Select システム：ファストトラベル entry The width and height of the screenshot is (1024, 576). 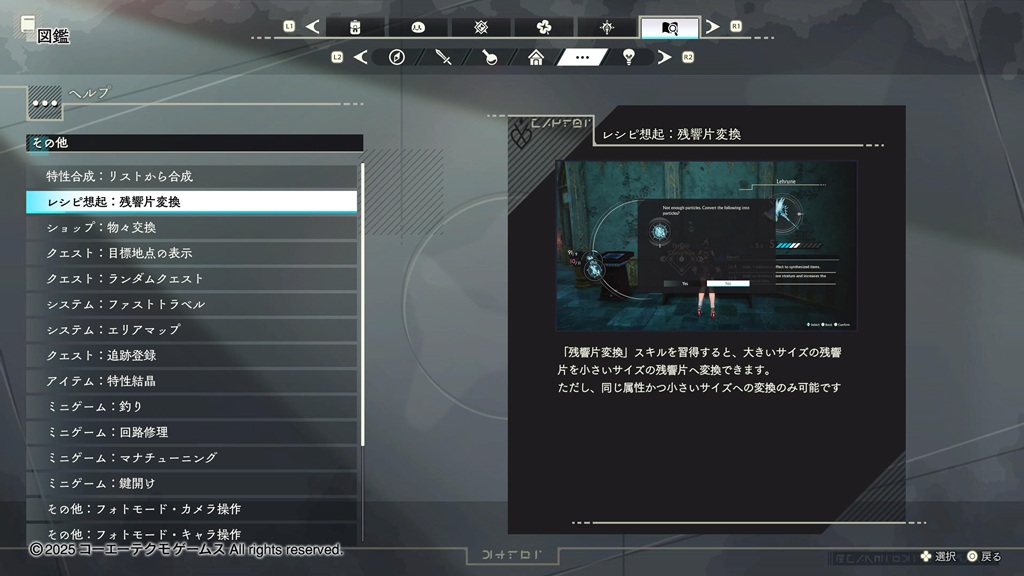point(190,304)
